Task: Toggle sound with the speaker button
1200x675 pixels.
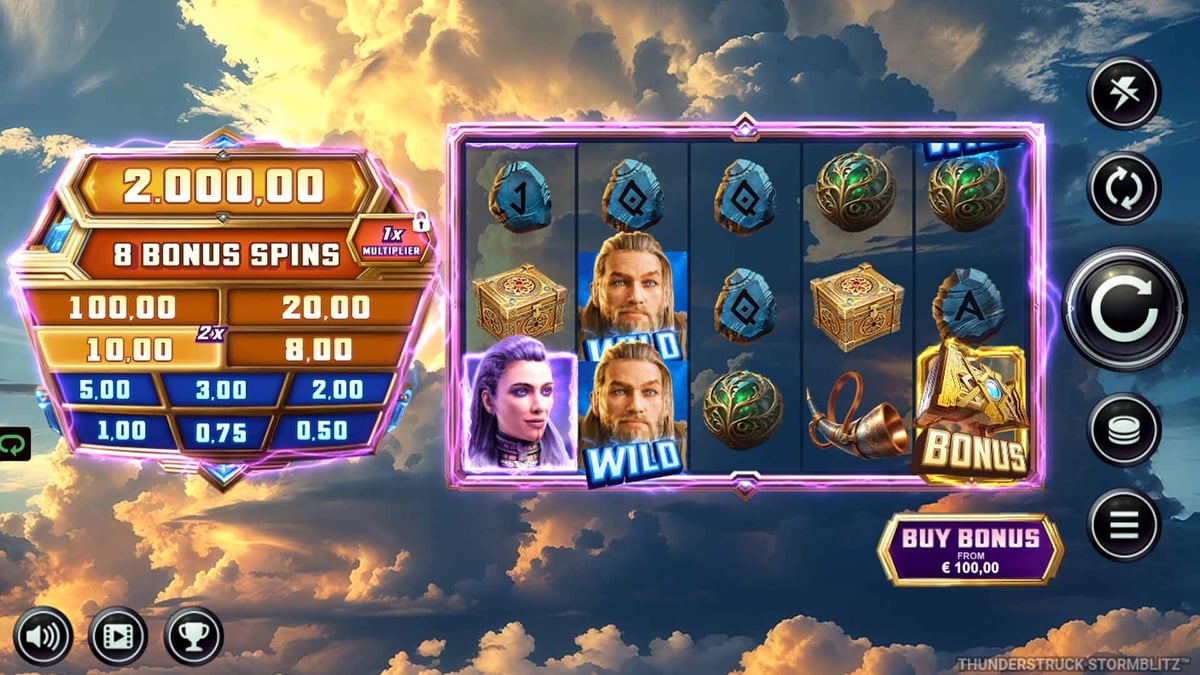Action: (43, 636)
